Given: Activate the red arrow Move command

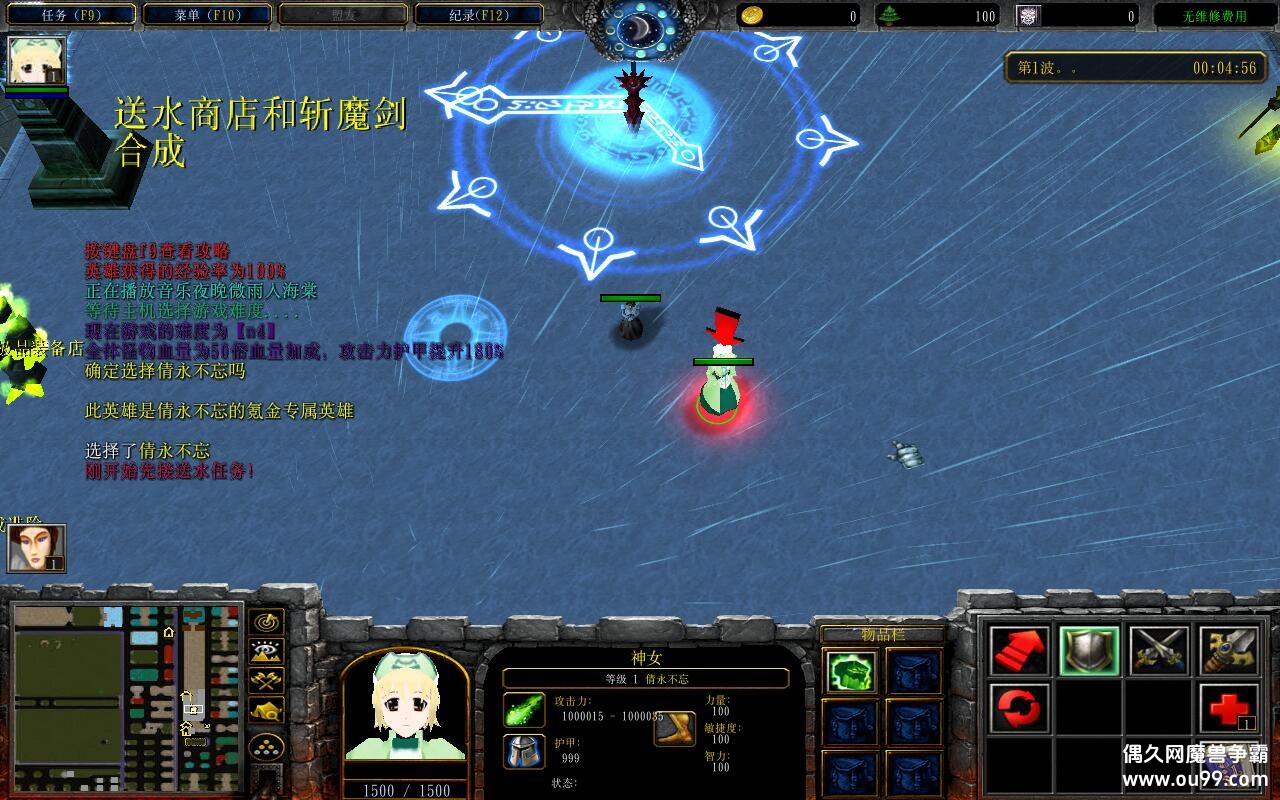Looking at the screenshot, I should (x=1020, y=651).
